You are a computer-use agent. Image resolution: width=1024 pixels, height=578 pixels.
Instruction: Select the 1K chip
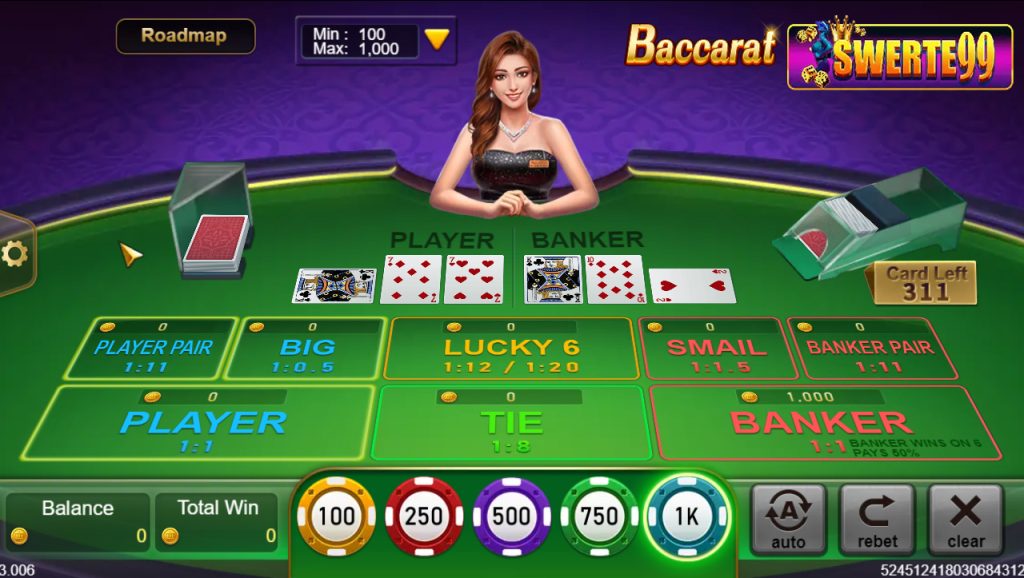pos(686,516)
